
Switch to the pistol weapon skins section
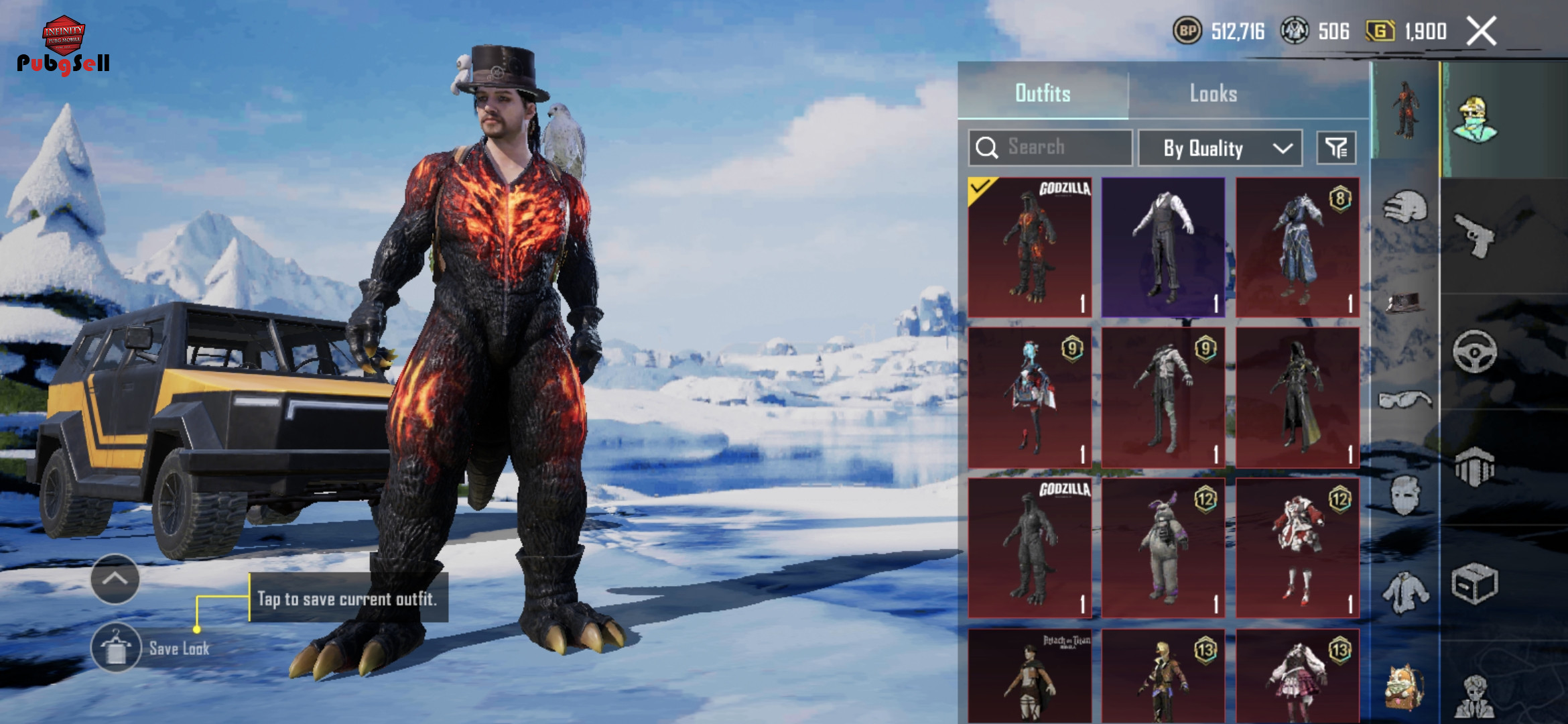coord(1474,235)
